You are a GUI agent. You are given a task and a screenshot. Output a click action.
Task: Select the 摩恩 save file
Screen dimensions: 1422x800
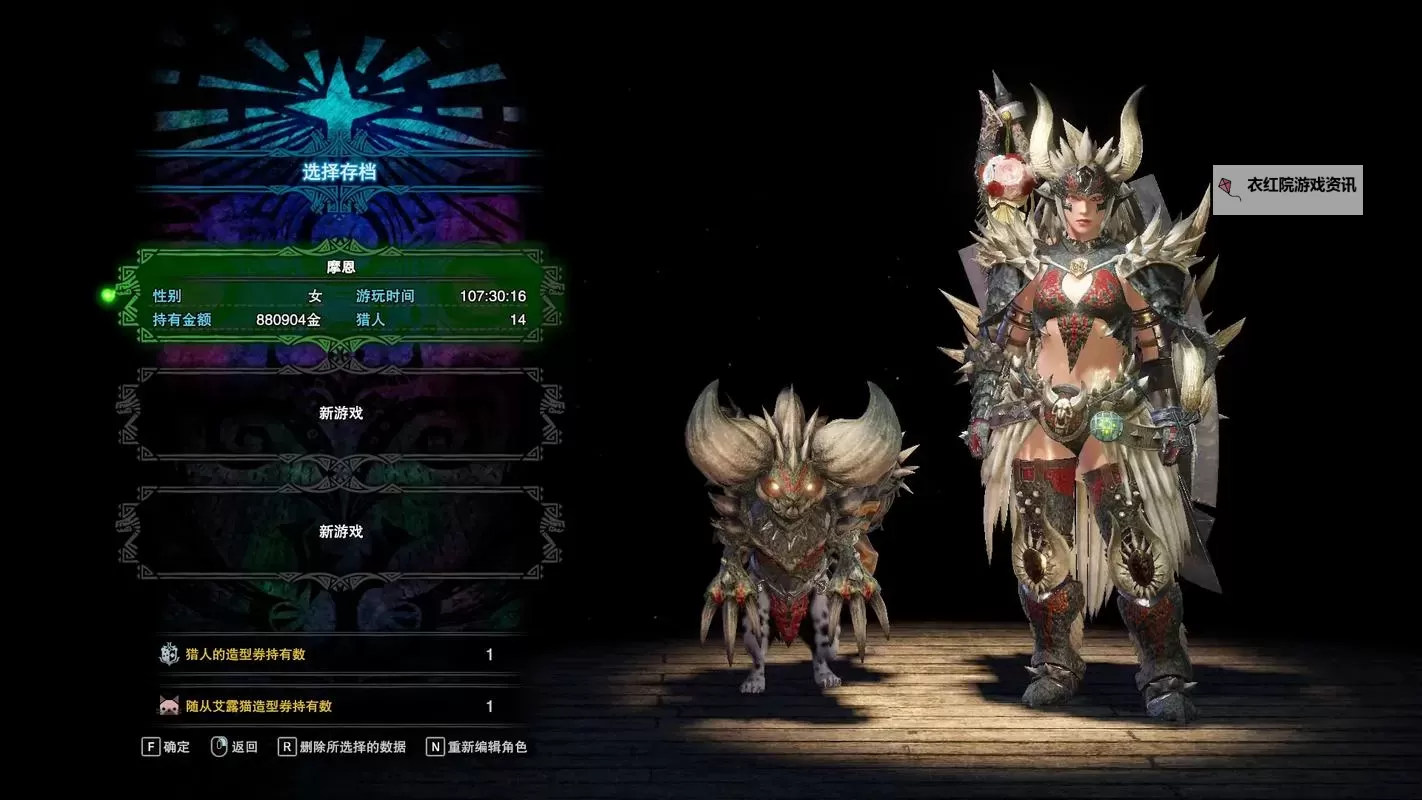pyautogui.click(x=340, y=296)
